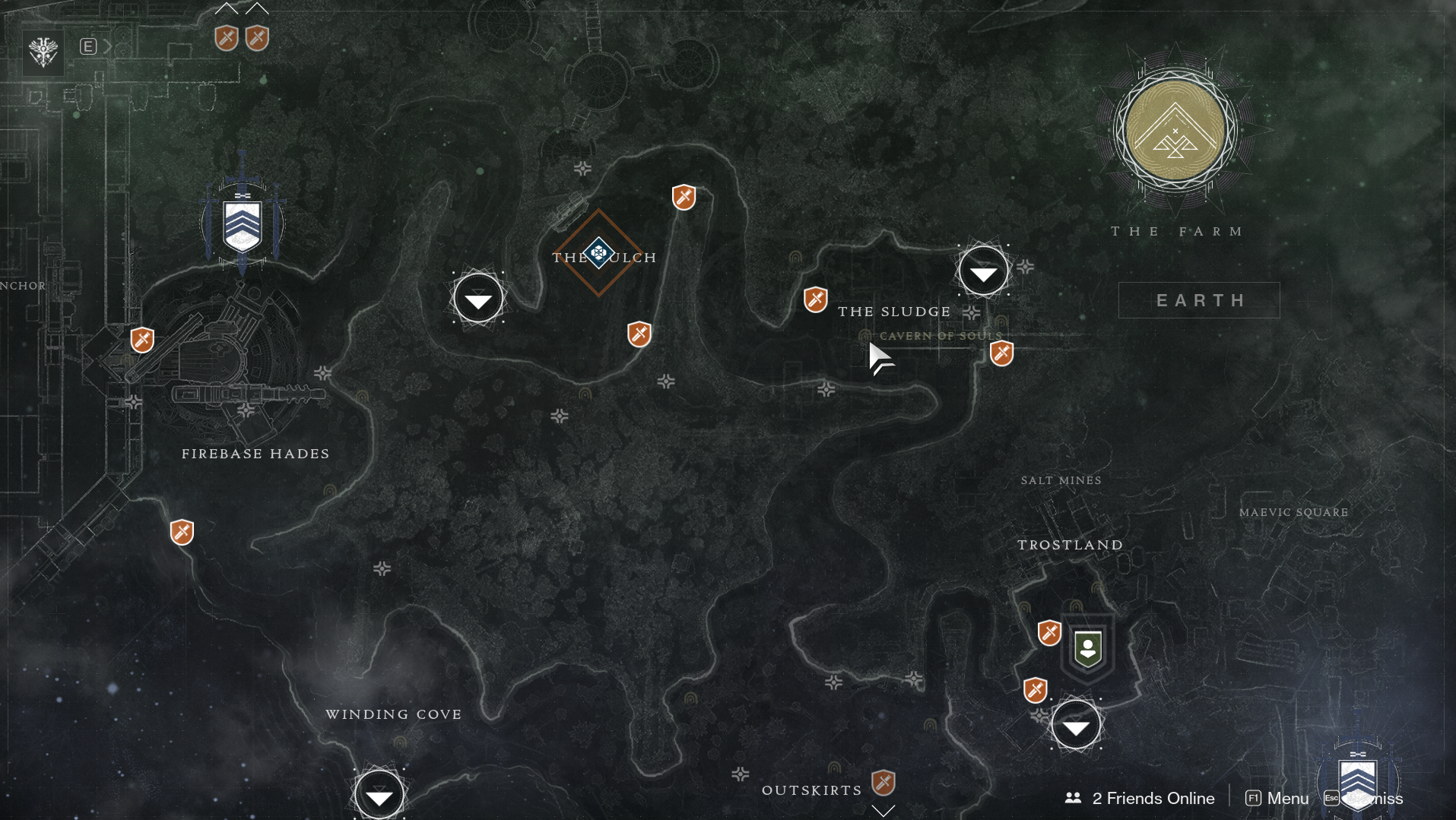Select the green vendor icon in Trostland
This screenshot has height=820, width=1456.
1088,648
